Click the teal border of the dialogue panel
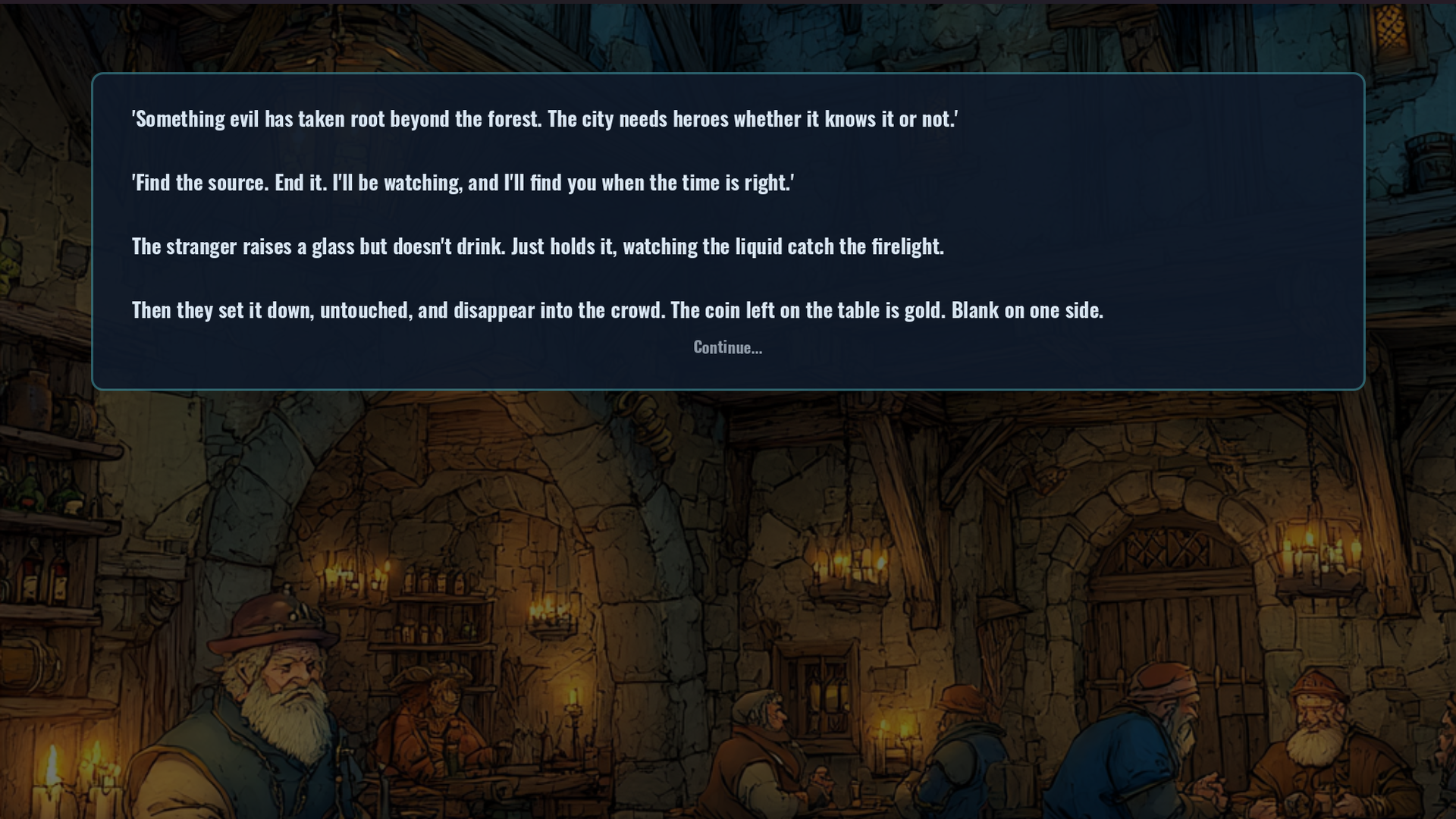1456x819 pixels. click(x=727, y=74)
